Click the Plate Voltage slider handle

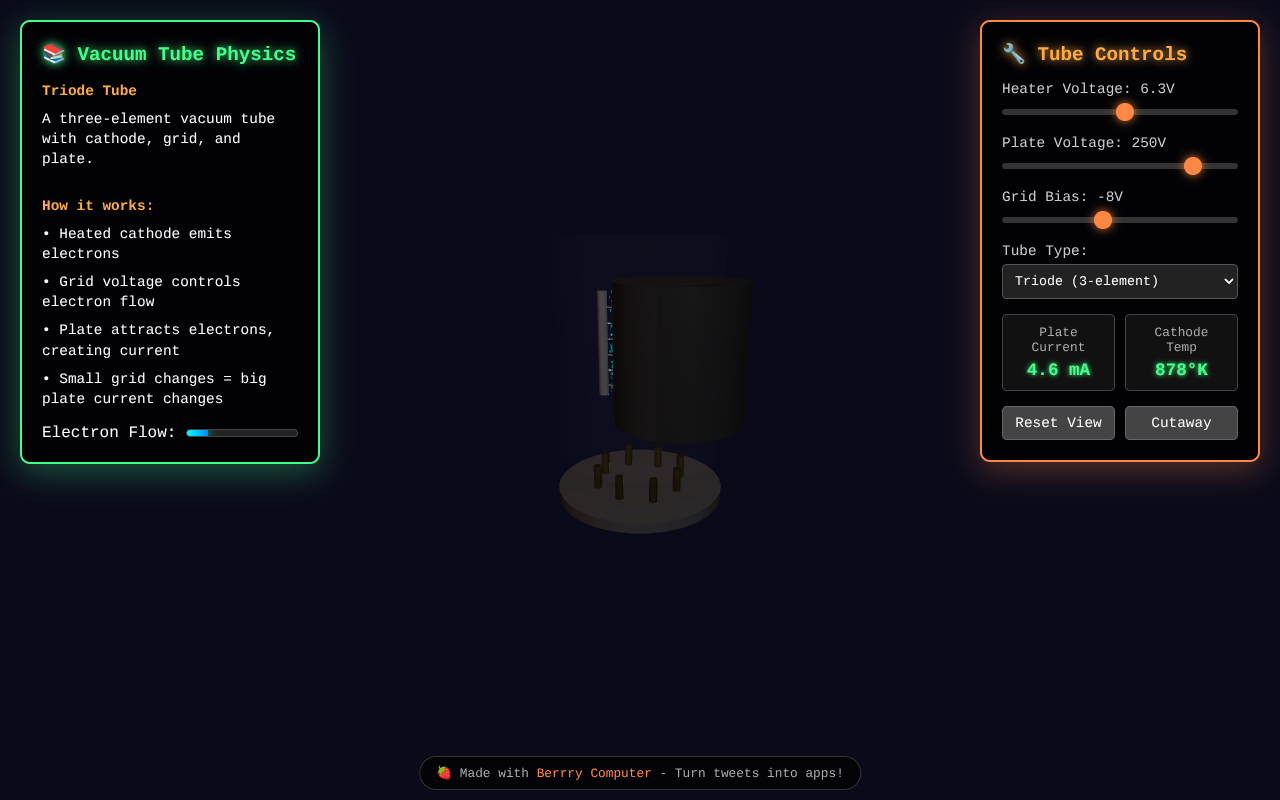pyautogui.click(x=1192, y=166)
